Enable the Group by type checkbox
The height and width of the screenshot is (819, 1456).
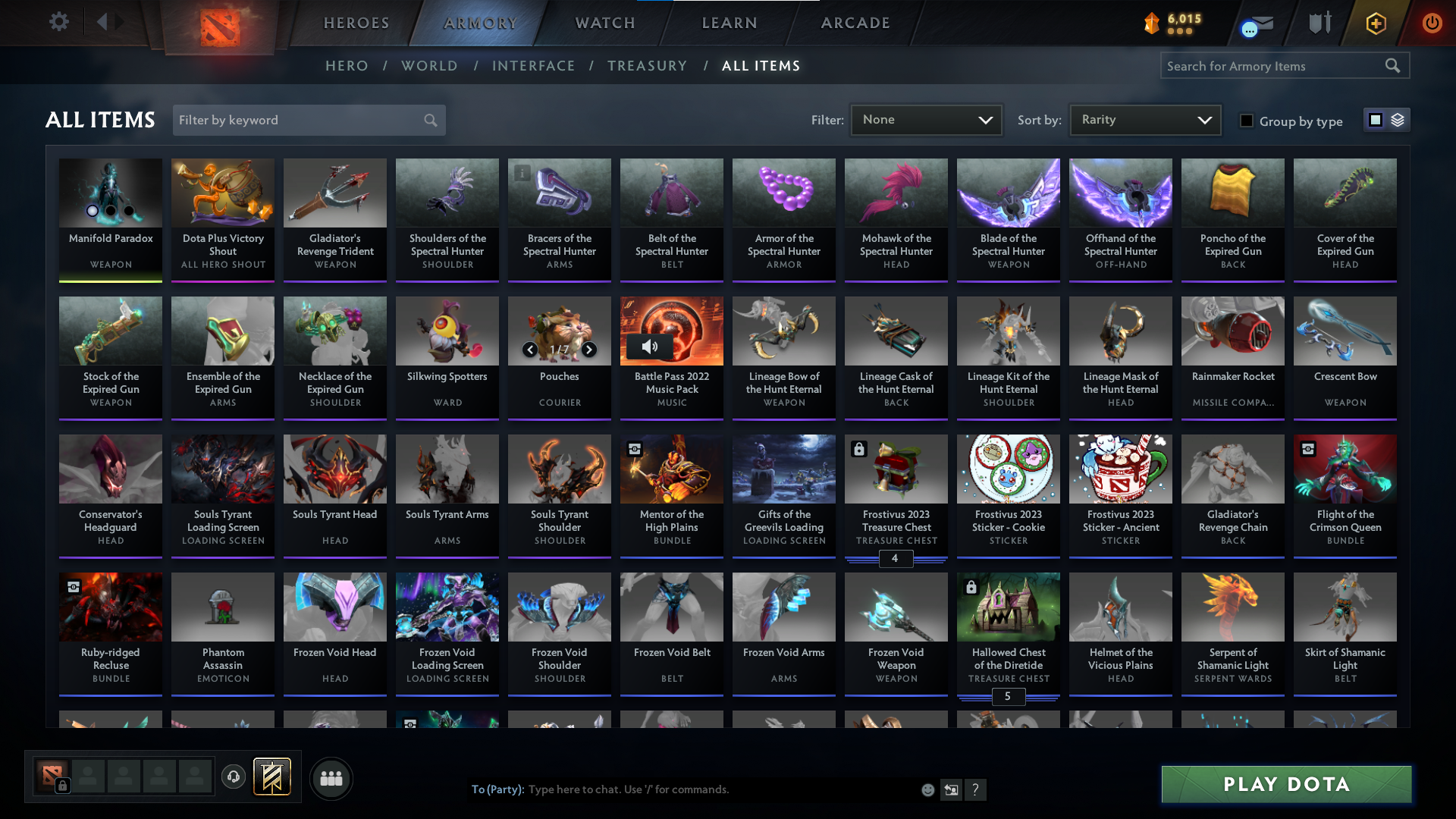pyautogui.click(x=1246, y=121)
